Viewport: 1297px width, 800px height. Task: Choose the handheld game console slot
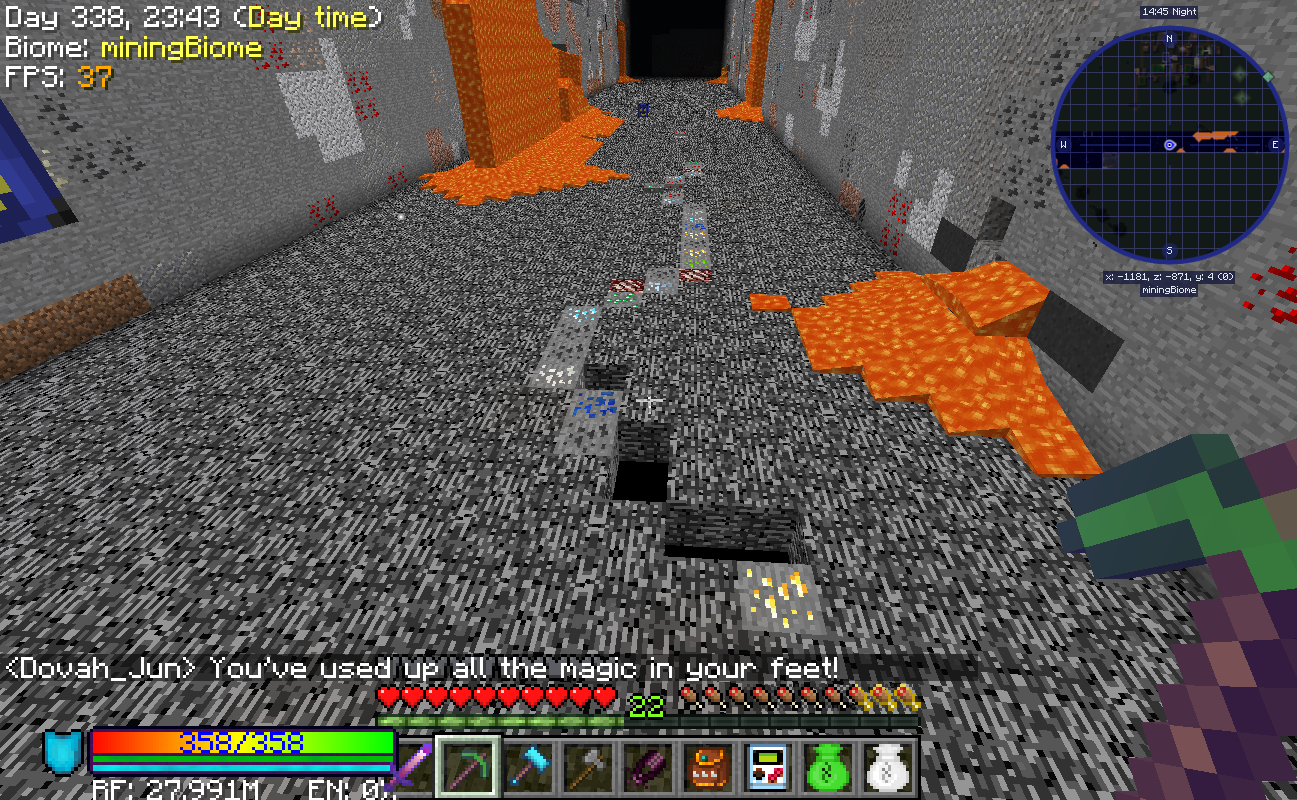click(x=769, y=768)
